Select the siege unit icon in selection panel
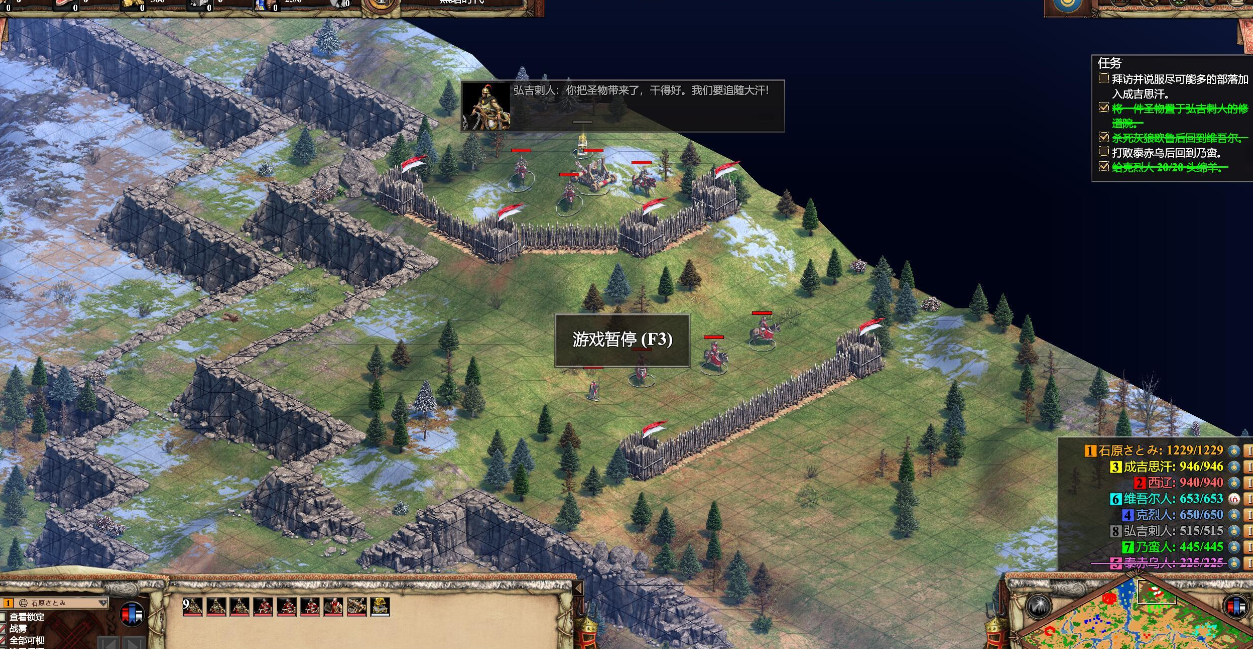Screen dimensions: 1253x649 tap(357, 606)
